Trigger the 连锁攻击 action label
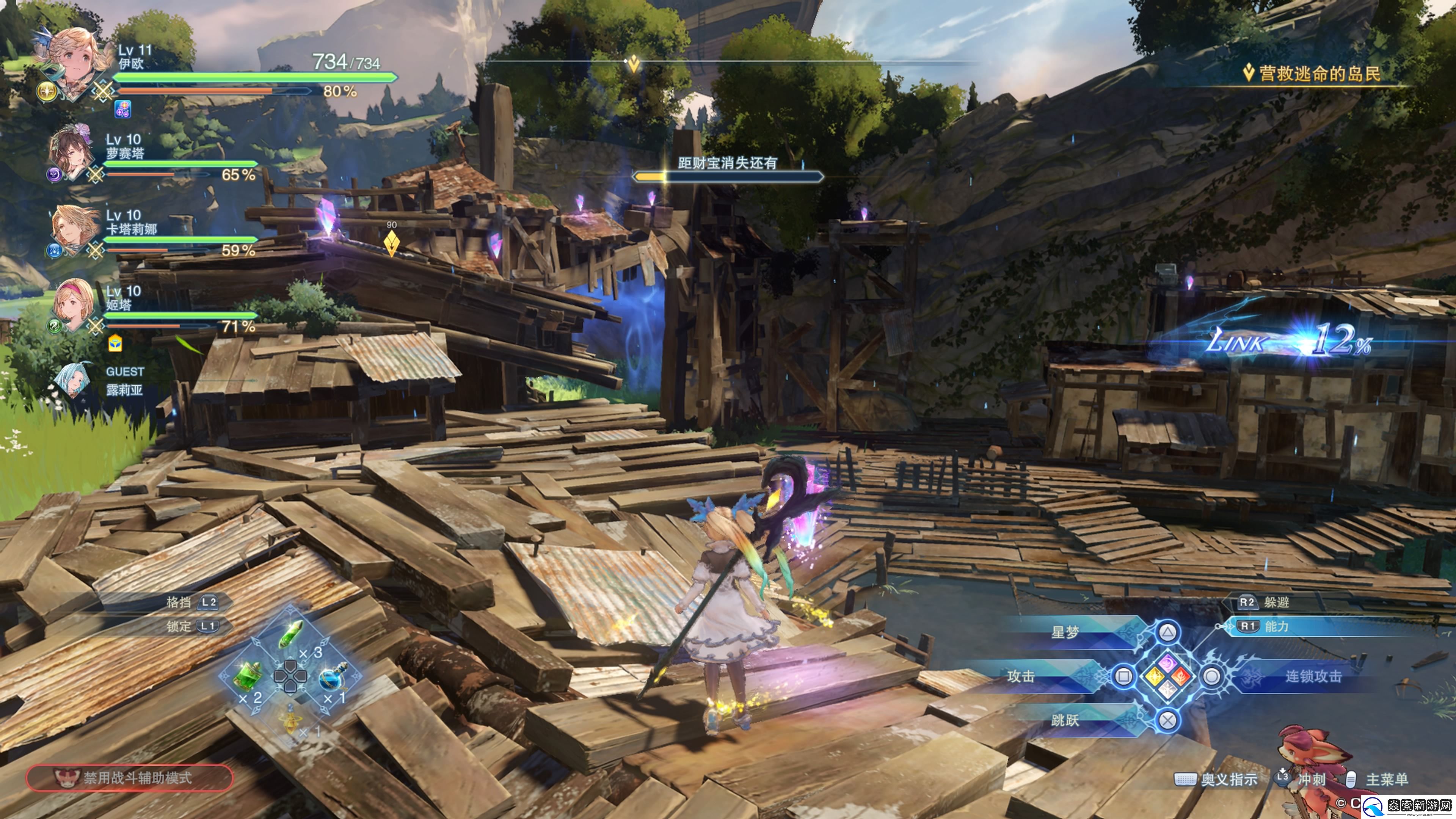1456x819 pixels. click(1313, 676)
